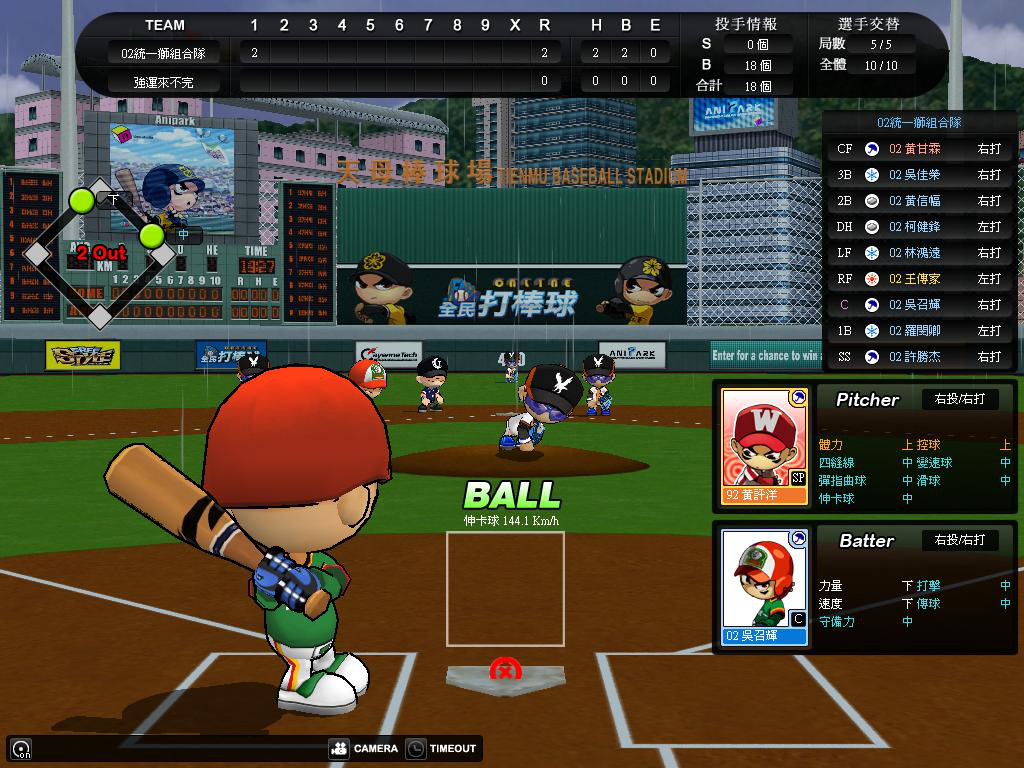Image resolution: width=1024 pixels, height=768 pixels.
Task: Click DH 柯健鋒 in the lineup list
Action: (918, 227)
